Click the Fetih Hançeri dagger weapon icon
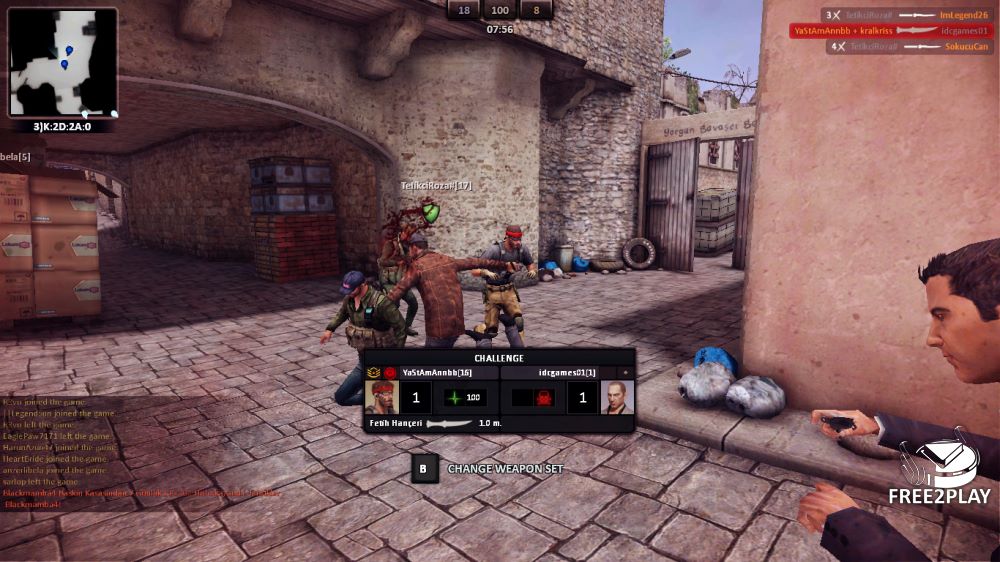The image size is (1000, 562). (448, 424)
